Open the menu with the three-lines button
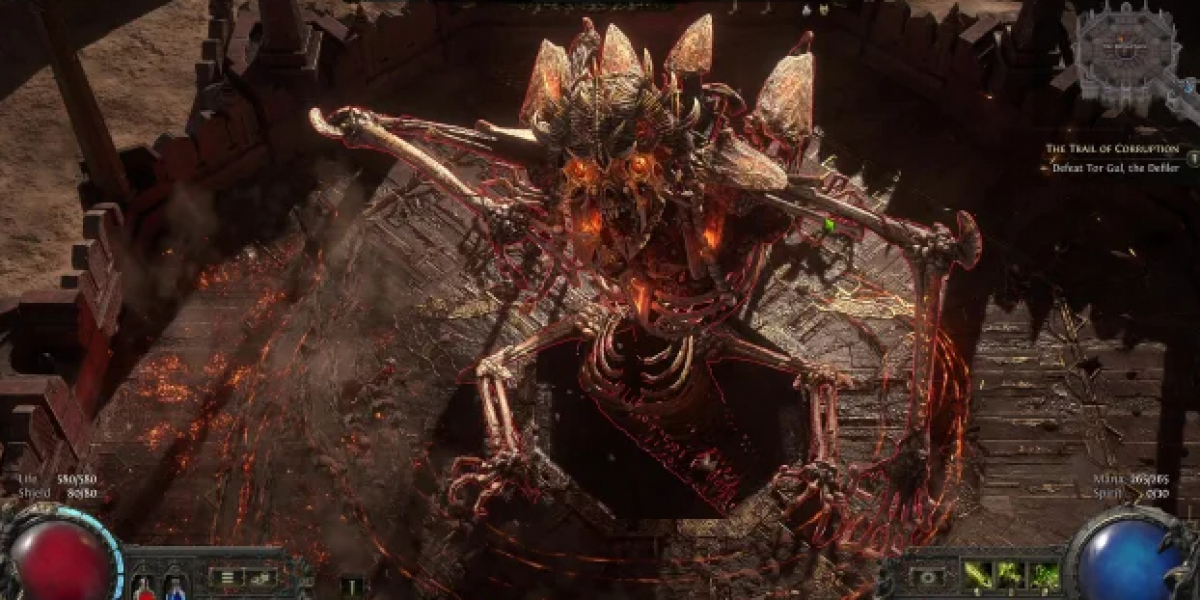1200x600 pixels. [227, 577]
